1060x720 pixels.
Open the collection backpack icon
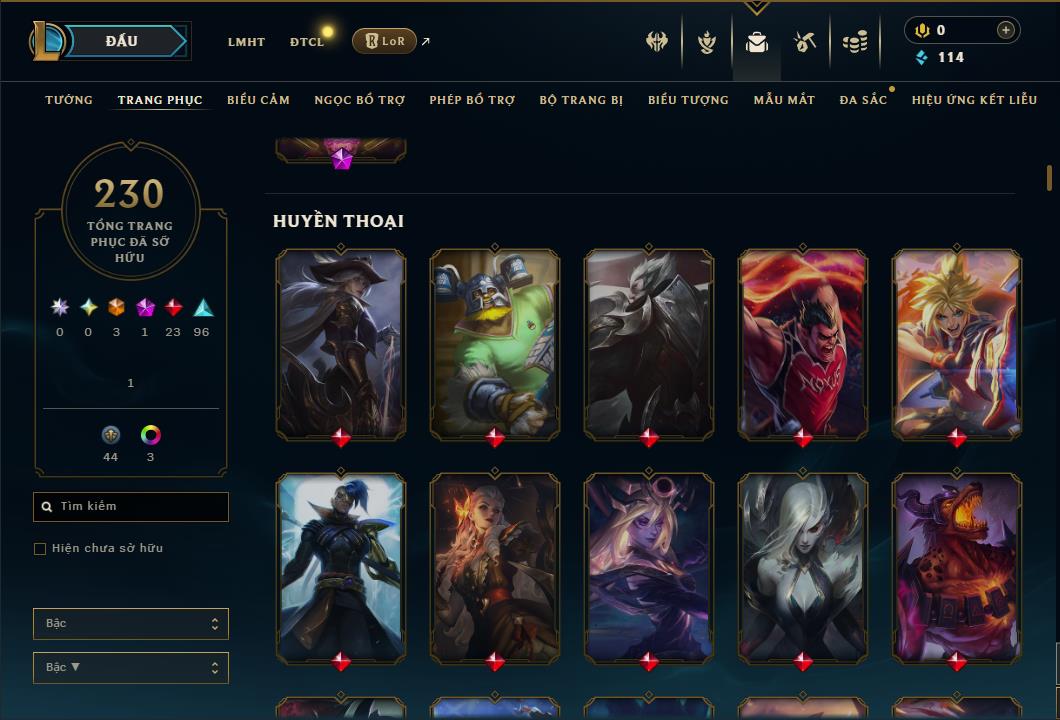point(757,42)
